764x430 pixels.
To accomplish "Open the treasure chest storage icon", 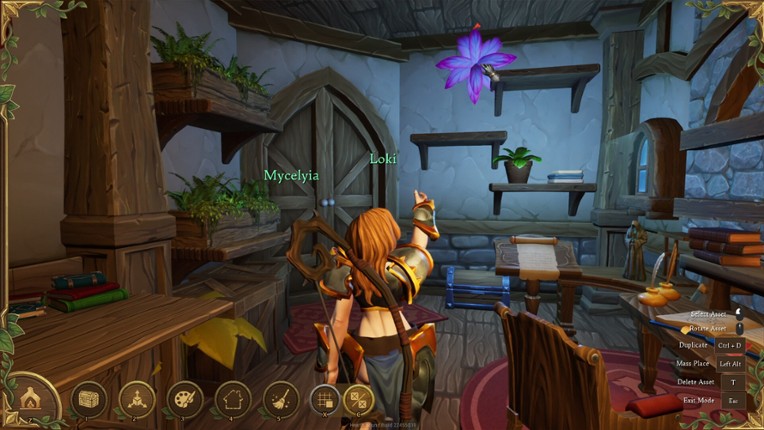I will click(88, 400).
